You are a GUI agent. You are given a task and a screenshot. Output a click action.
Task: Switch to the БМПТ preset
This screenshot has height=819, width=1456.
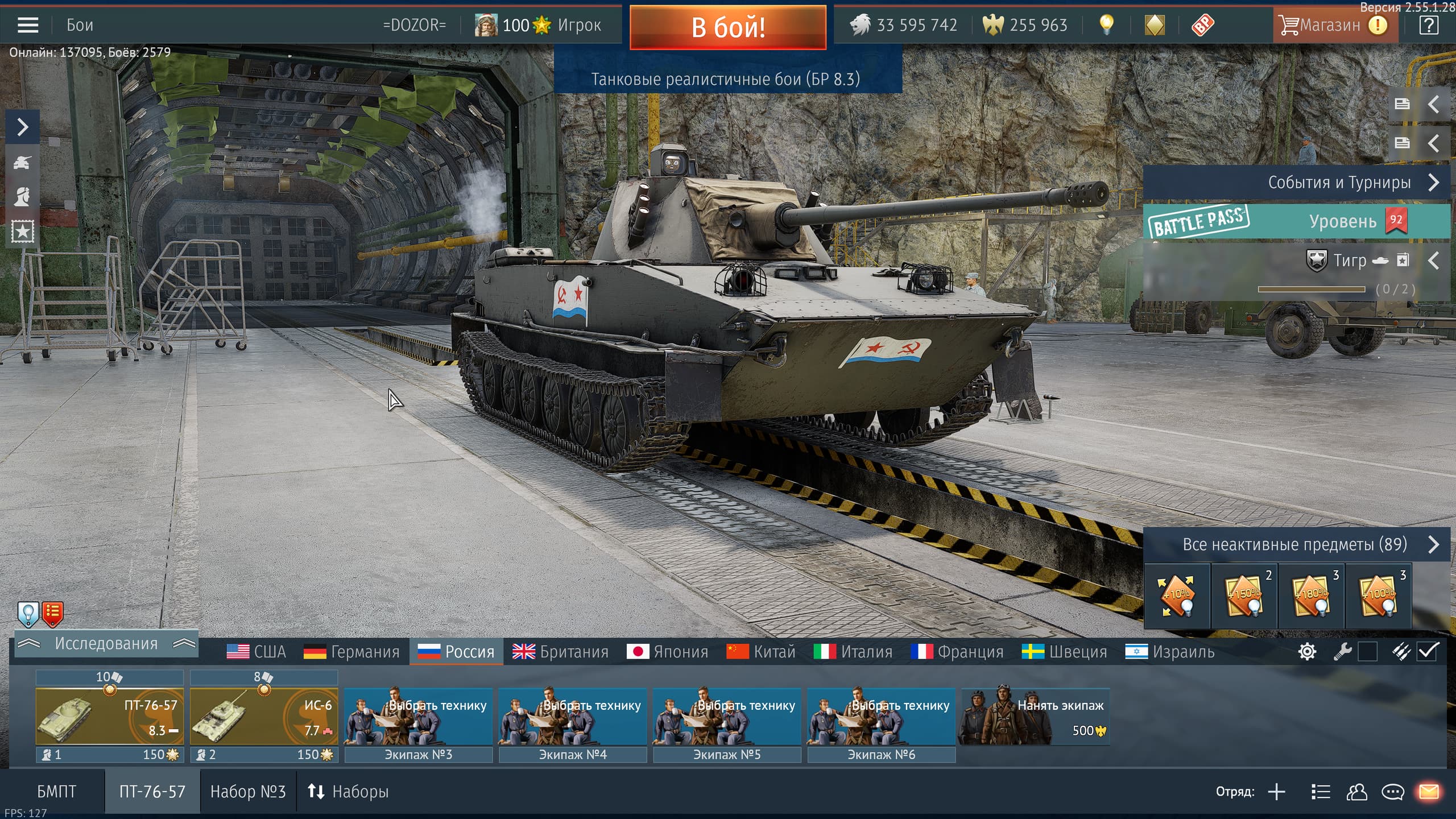56,792
